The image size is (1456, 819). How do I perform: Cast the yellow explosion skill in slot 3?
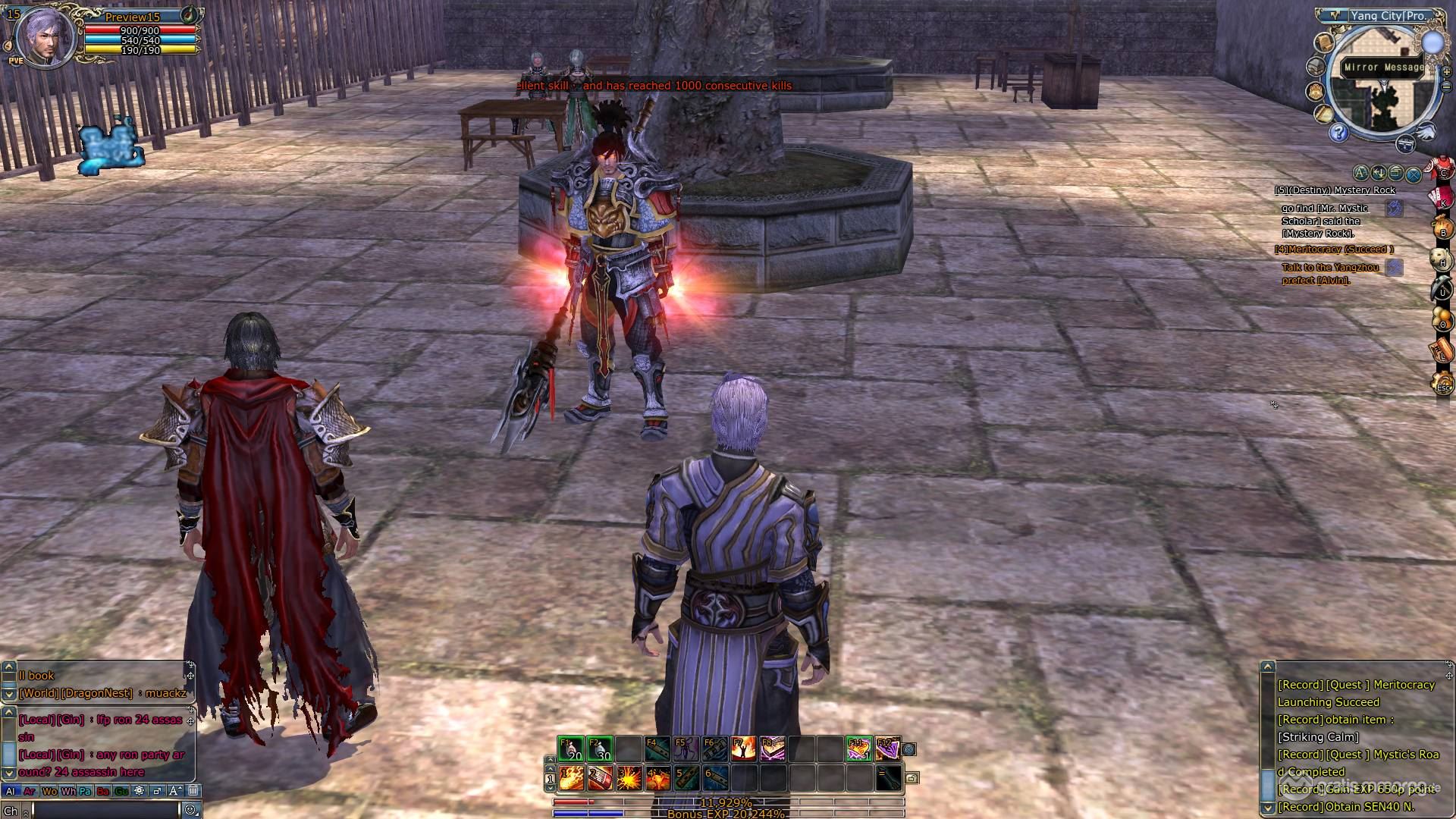629,778
